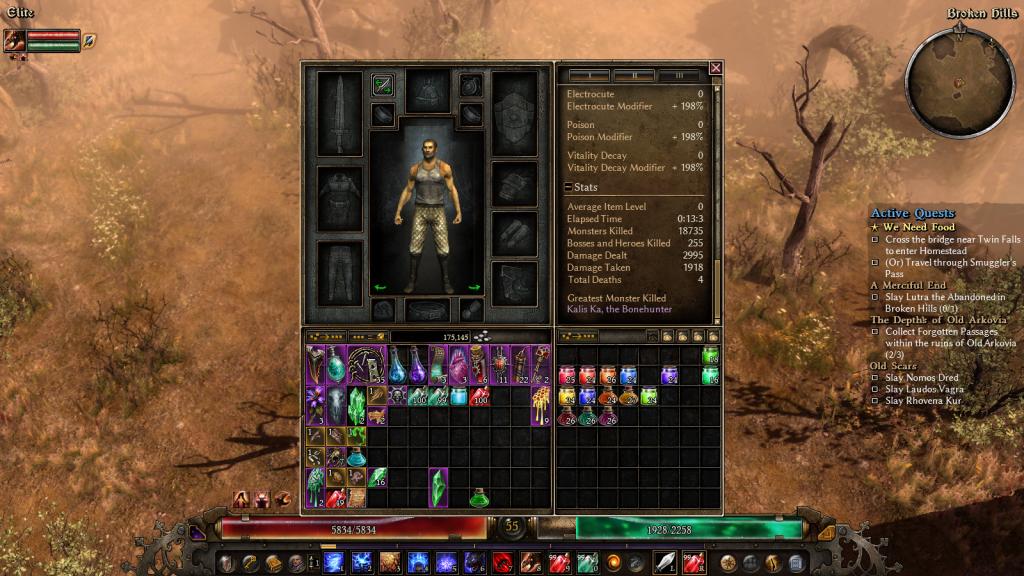Select the empty sword weapon slot
The height and width of the screenshot is (576, 1024).
[x=339, y=113]
